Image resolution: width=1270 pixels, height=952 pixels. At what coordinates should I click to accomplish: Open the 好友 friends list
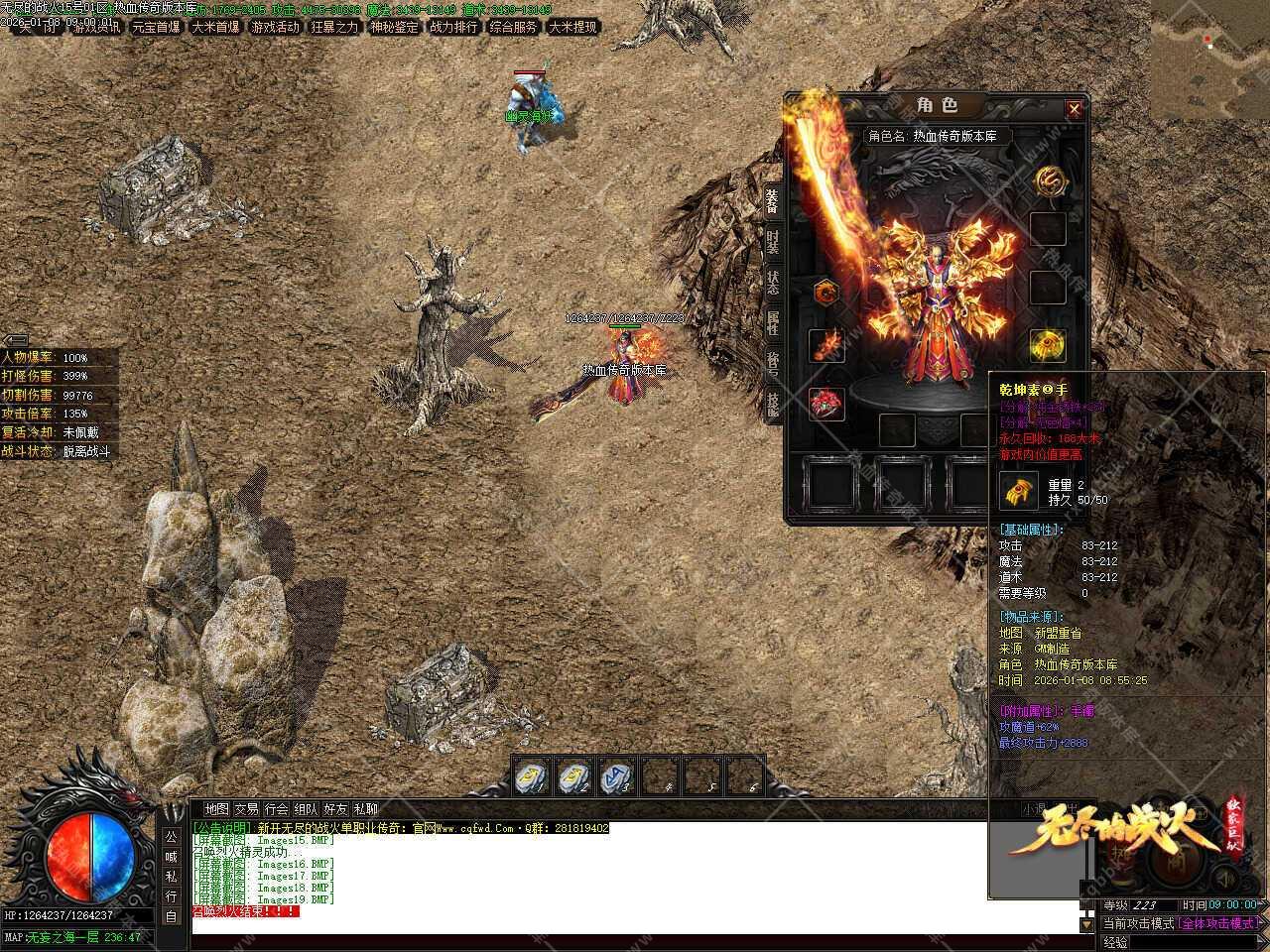click(336, 809)
